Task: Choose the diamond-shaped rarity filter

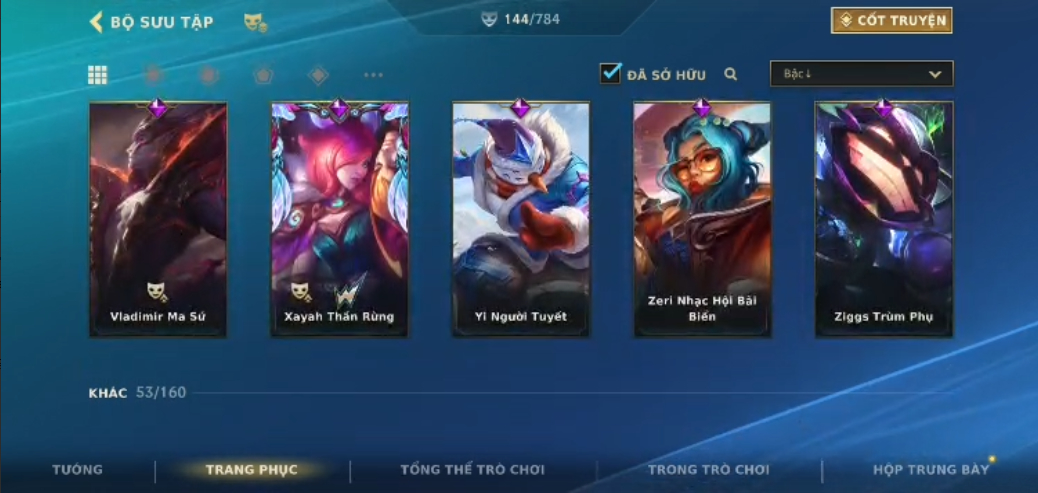Action: (318, 75)
